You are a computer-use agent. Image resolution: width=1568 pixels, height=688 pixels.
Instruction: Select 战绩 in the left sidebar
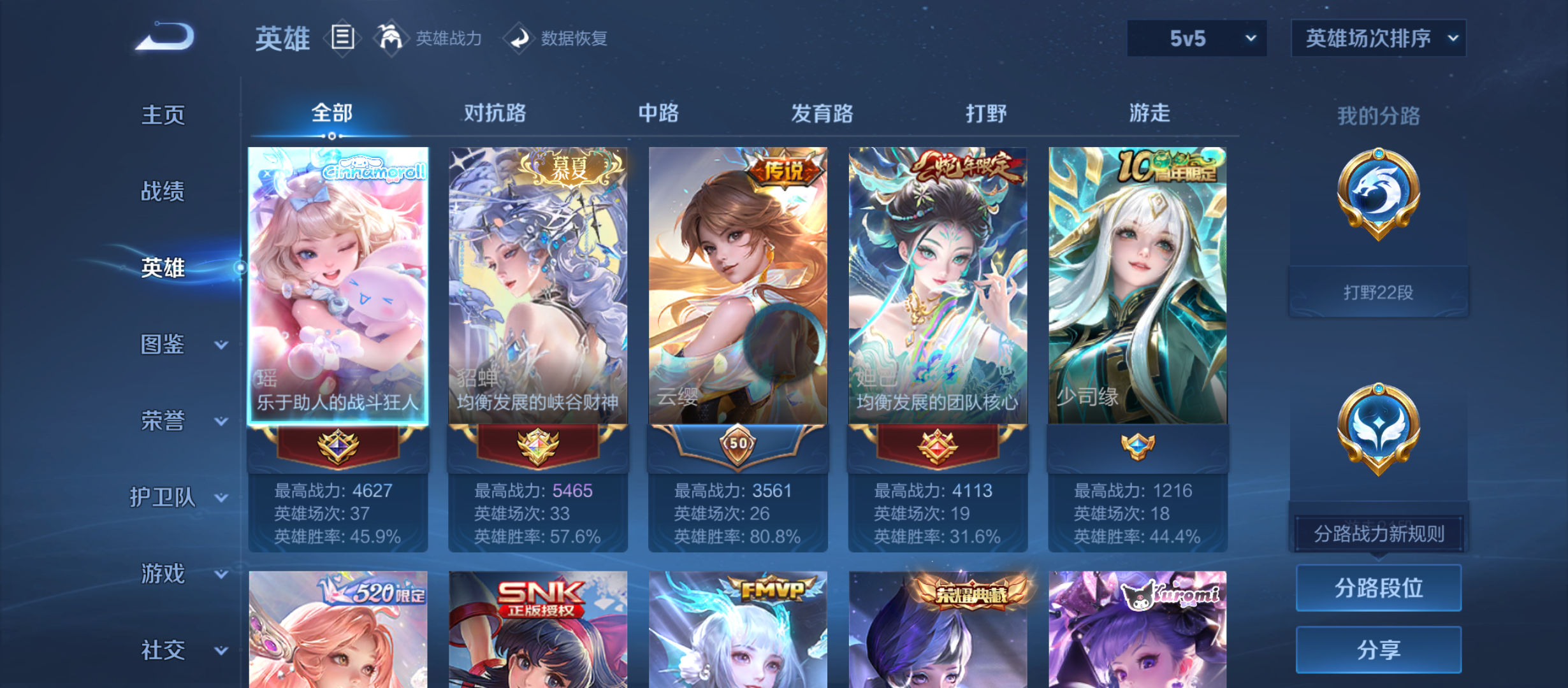click(163, 192)
